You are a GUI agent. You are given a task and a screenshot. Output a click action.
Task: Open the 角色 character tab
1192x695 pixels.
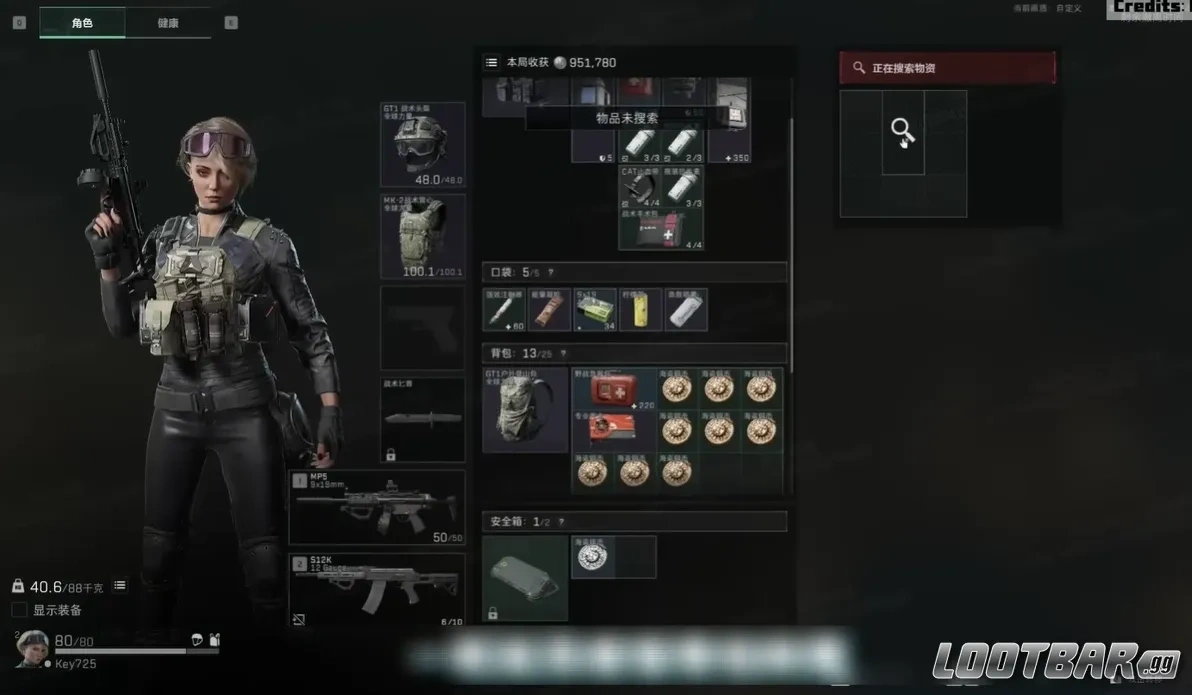(82, 23)
